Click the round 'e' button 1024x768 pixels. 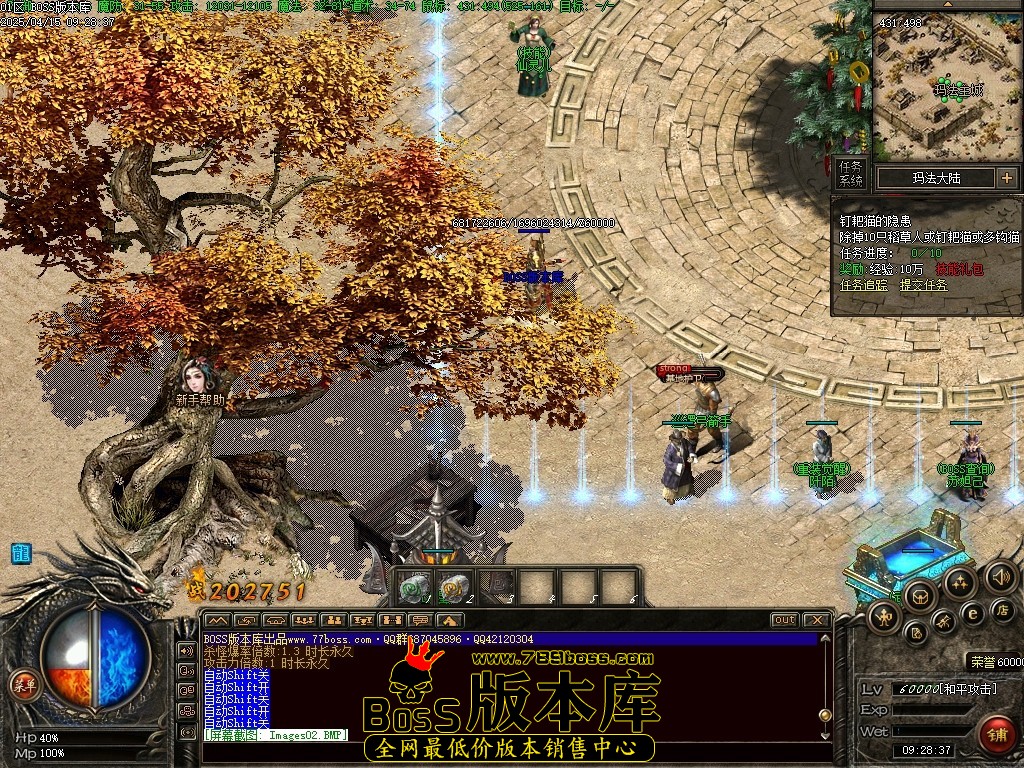[x=972, y=614]
